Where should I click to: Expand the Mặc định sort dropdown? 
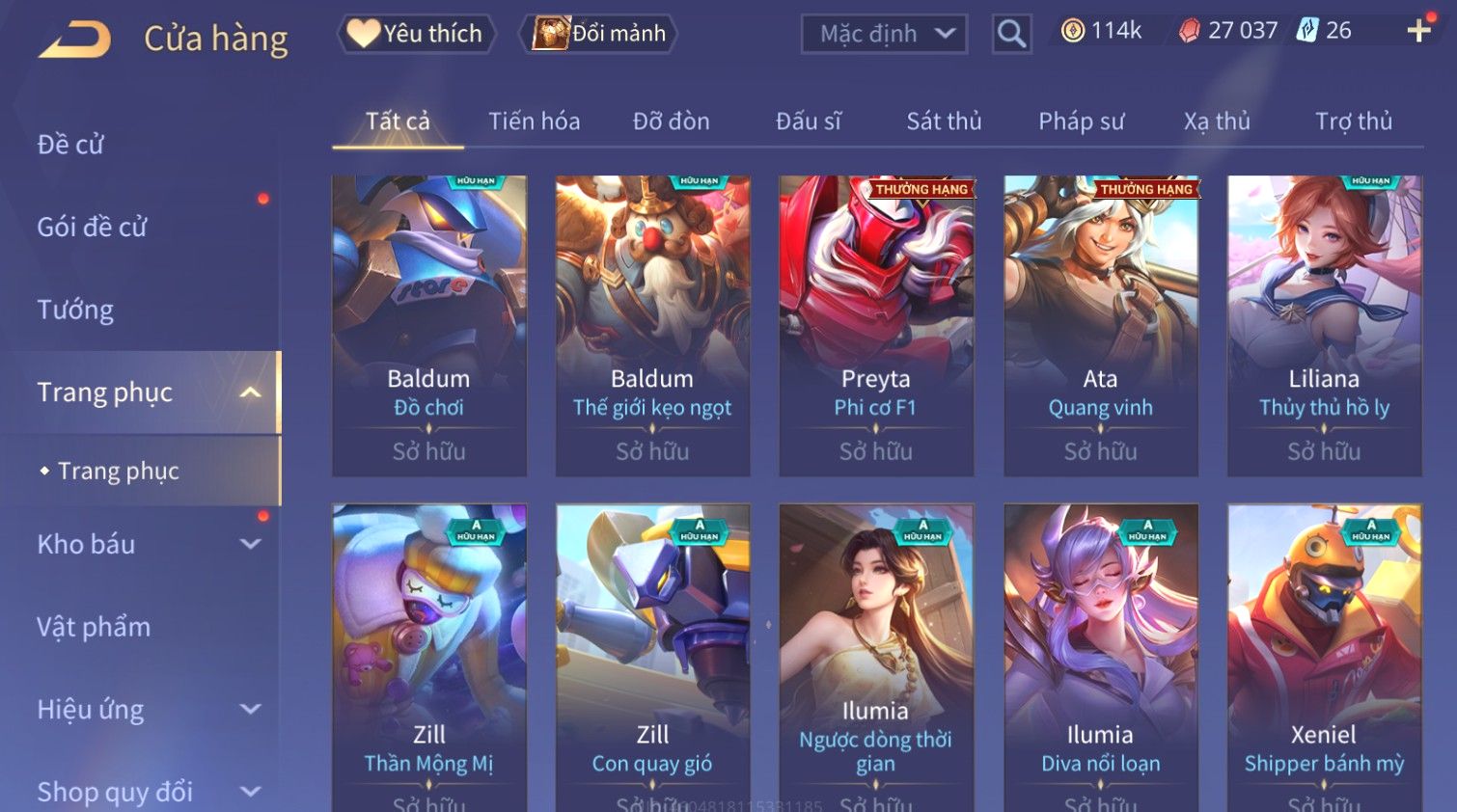[x=884, y=35]
